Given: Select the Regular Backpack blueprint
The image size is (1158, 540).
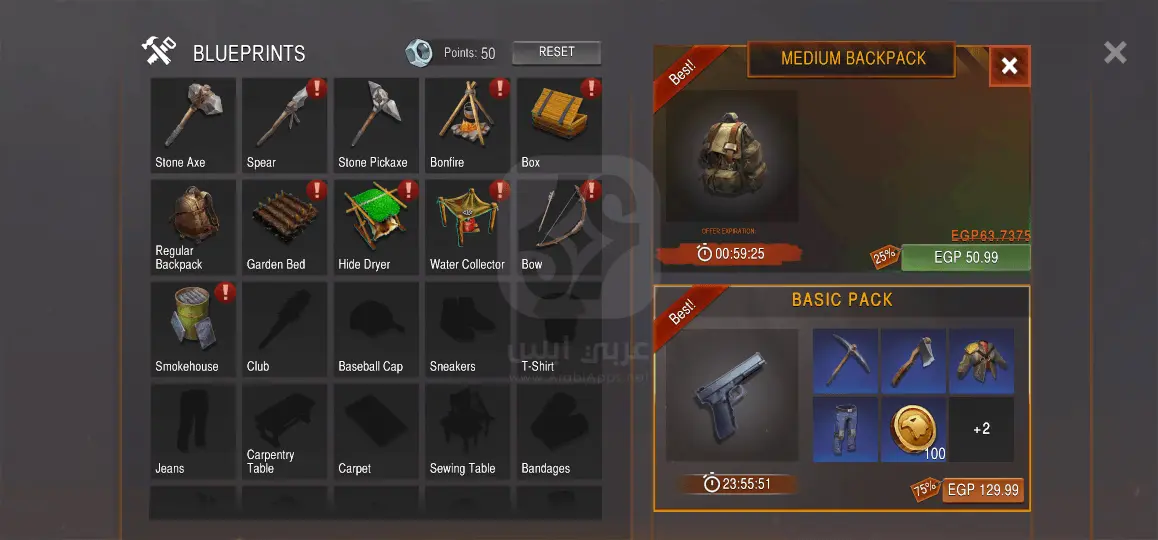Looking at the screenshot, I should [x=193, y=227].
